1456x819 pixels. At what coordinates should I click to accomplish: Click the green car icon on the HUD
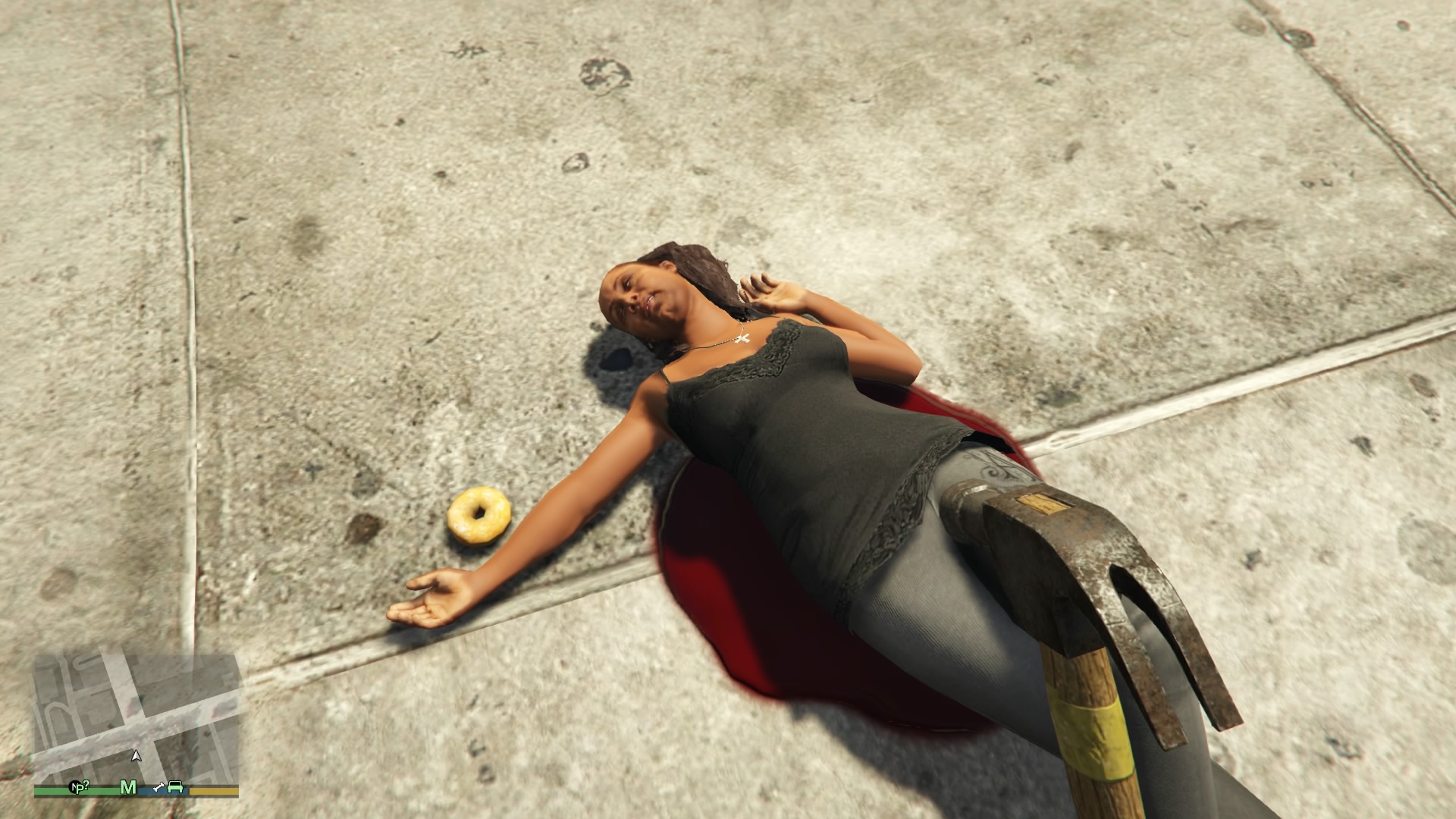175,789
